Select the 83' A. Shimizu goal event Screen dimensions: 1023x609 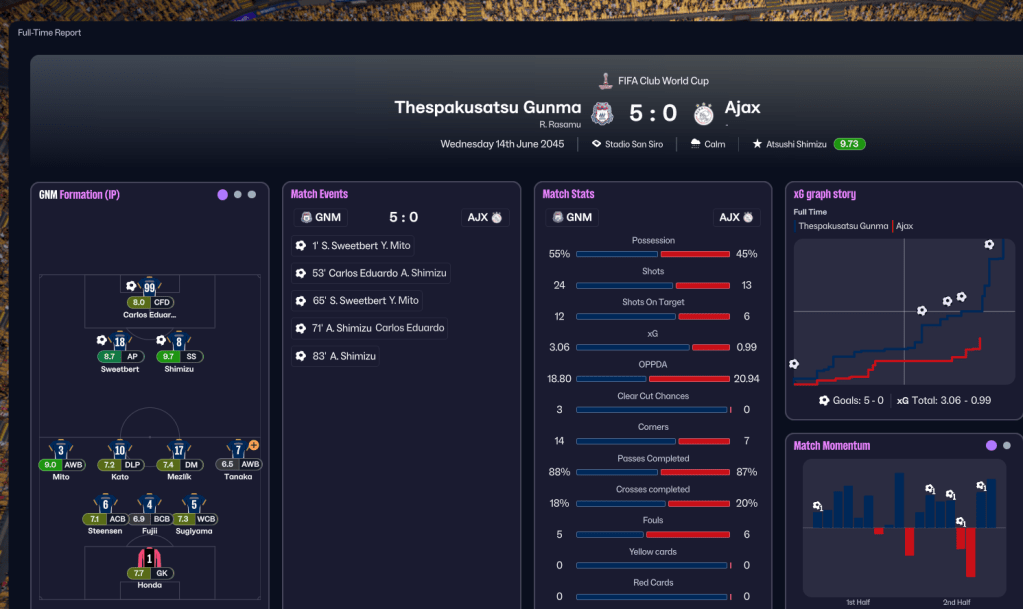[337, 355]
